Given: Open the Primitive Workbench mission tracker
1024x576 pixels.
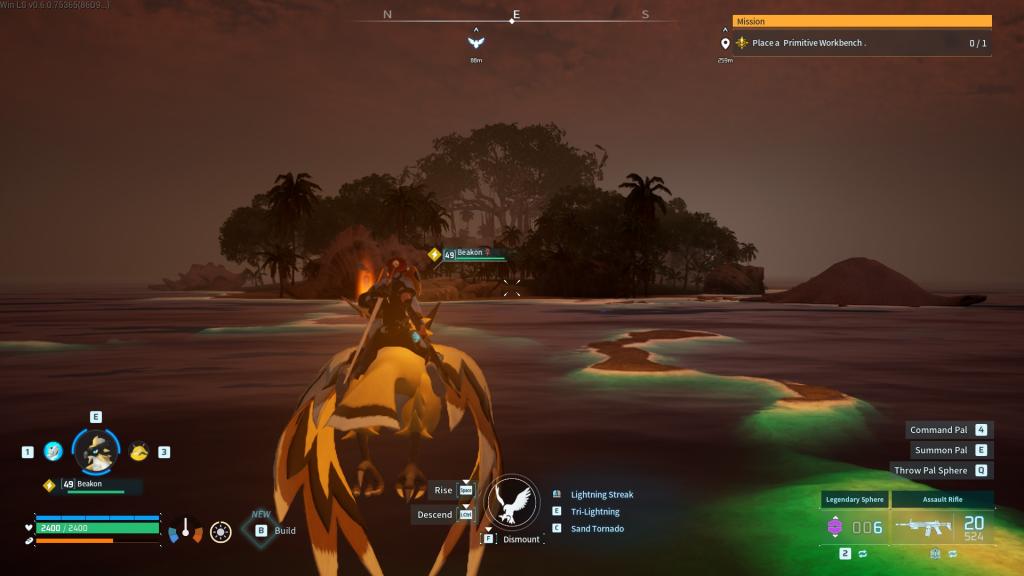Looking at the screenshot, I should click(860, 43).
